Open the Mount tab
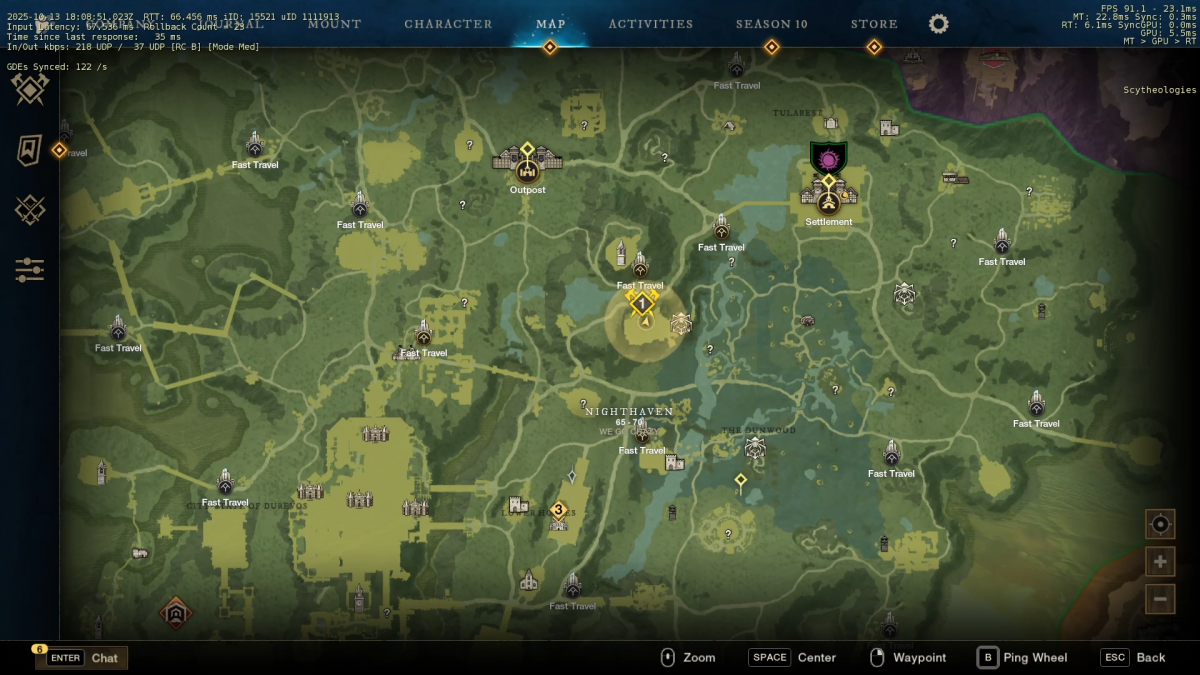 pyautogui.click(x=334, y=24)
